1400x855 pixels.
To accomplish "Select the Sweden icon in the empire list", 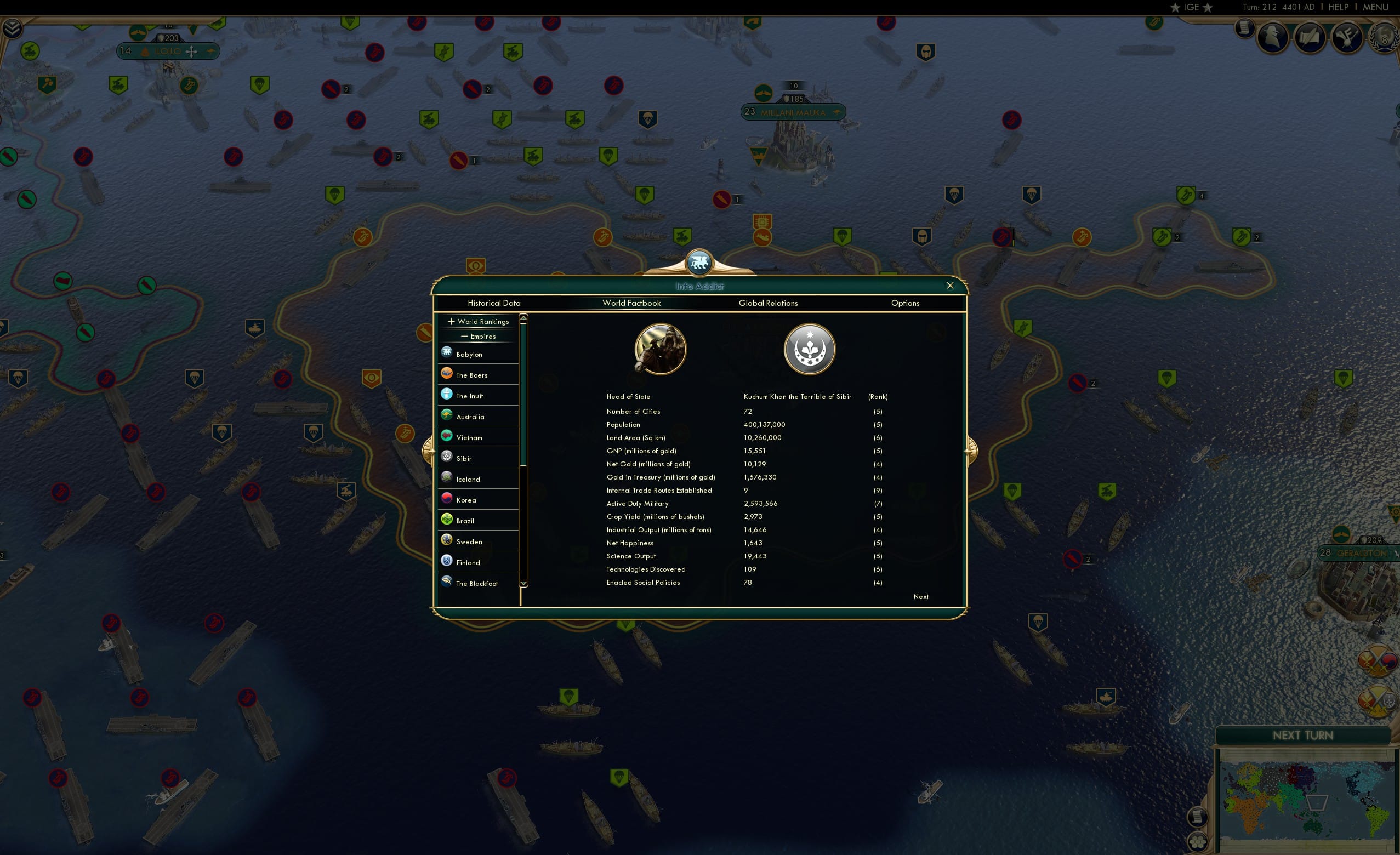I will pyautogui.click(x=447, y=540).
